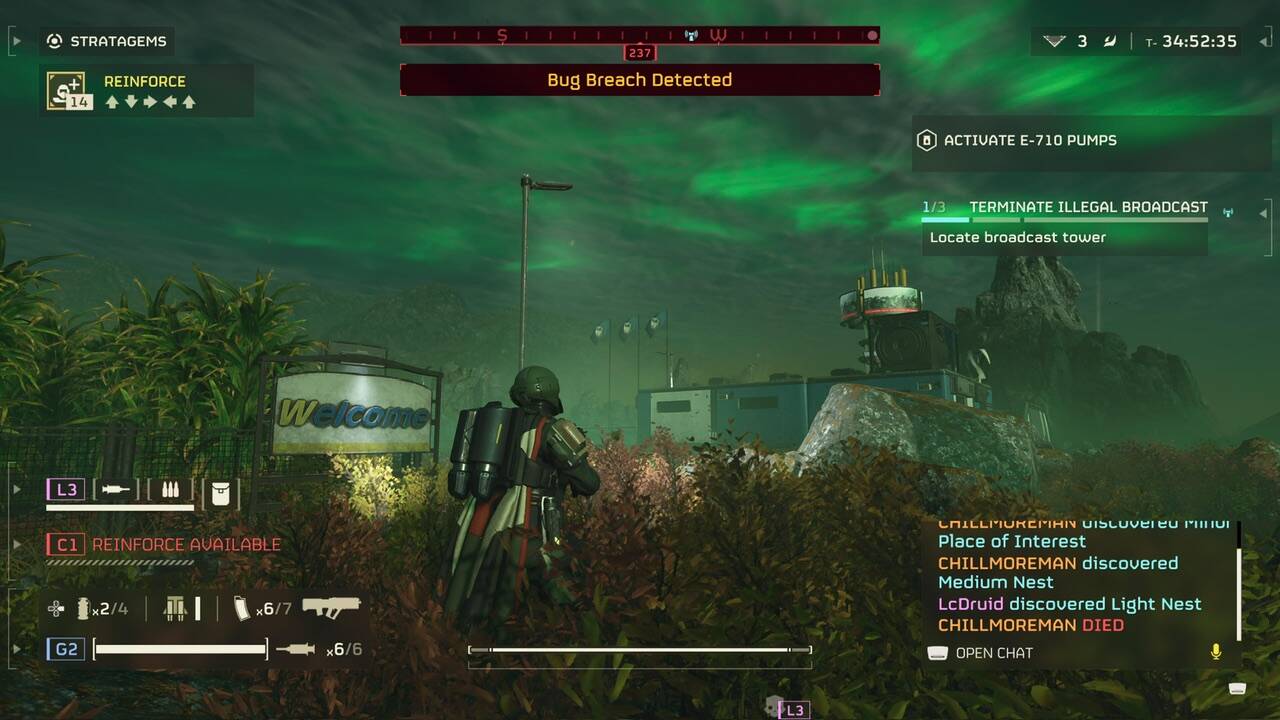Select the Terminate Illegal Broadcast objective

point(1088,207)
